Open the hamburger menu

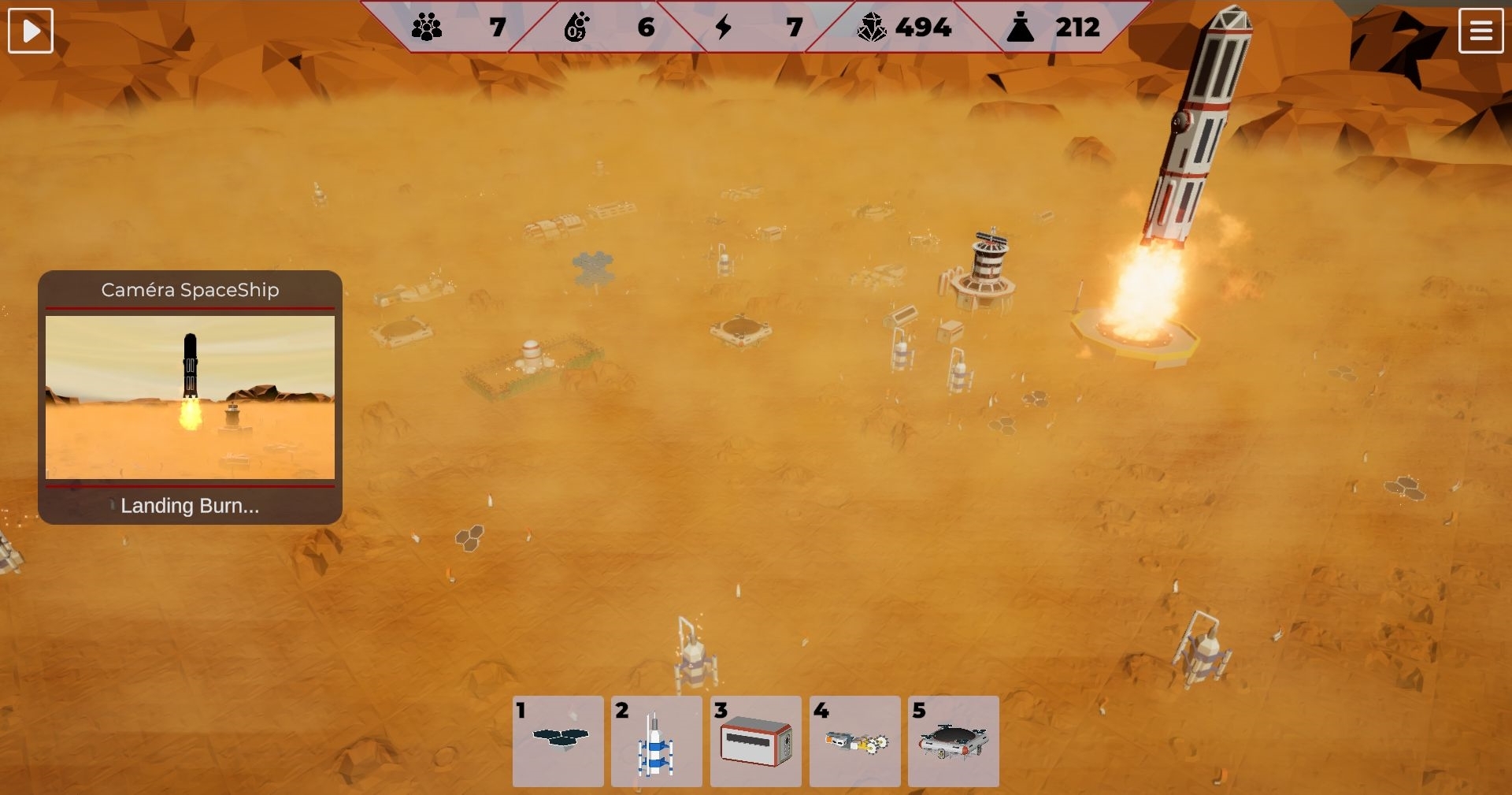coord(1480,31)
